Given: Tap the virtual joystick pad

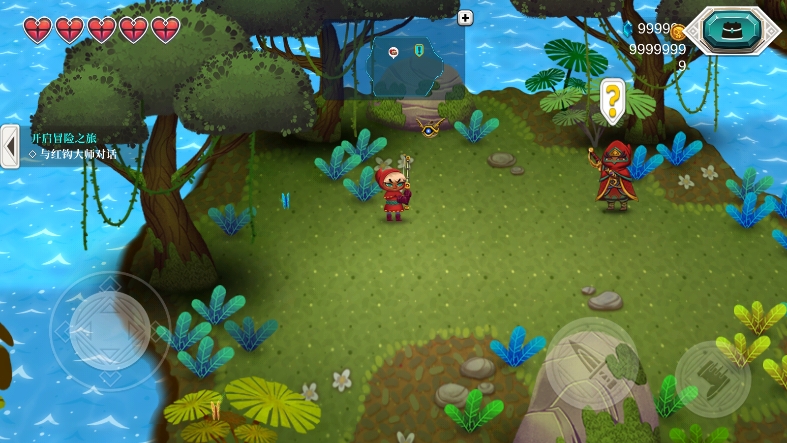Looking at the screenshot, I should (x=109, y=329).
